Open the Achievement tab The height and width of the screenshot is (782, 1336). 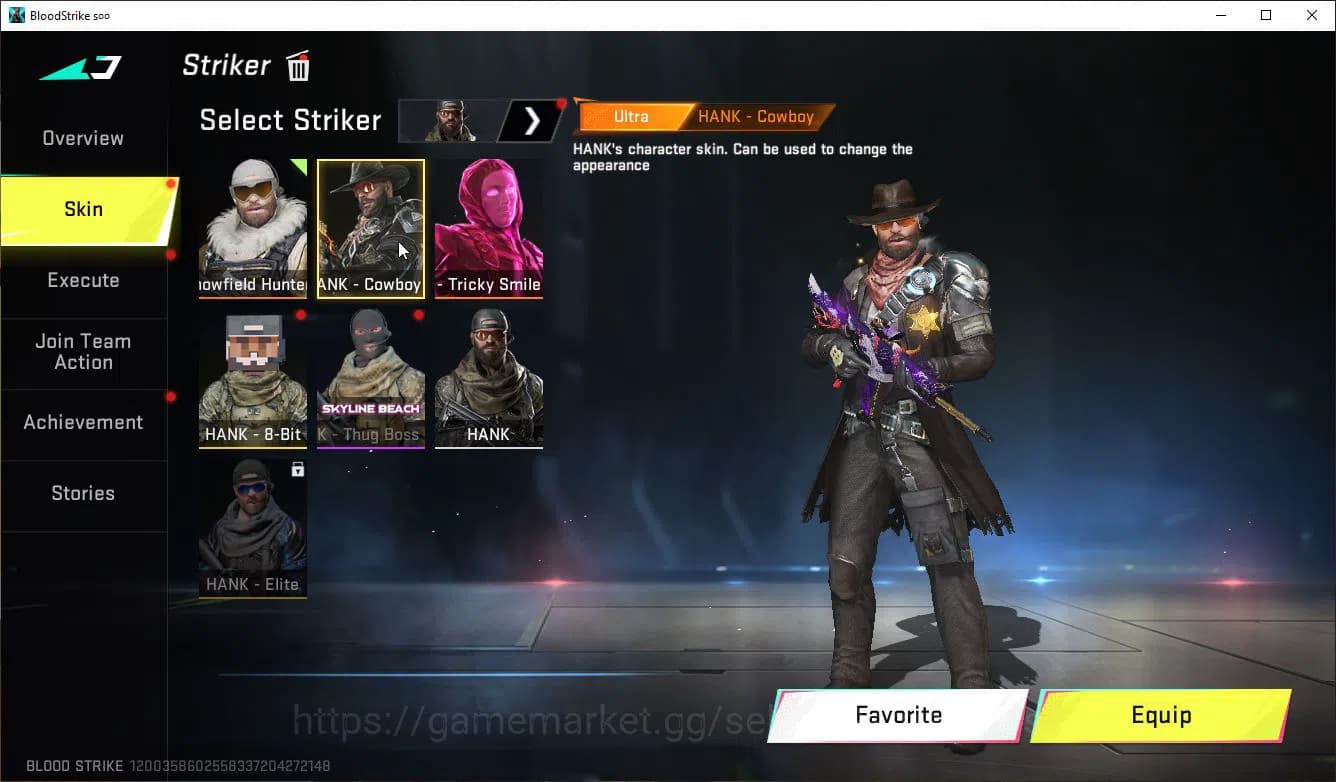coord(83,423)
